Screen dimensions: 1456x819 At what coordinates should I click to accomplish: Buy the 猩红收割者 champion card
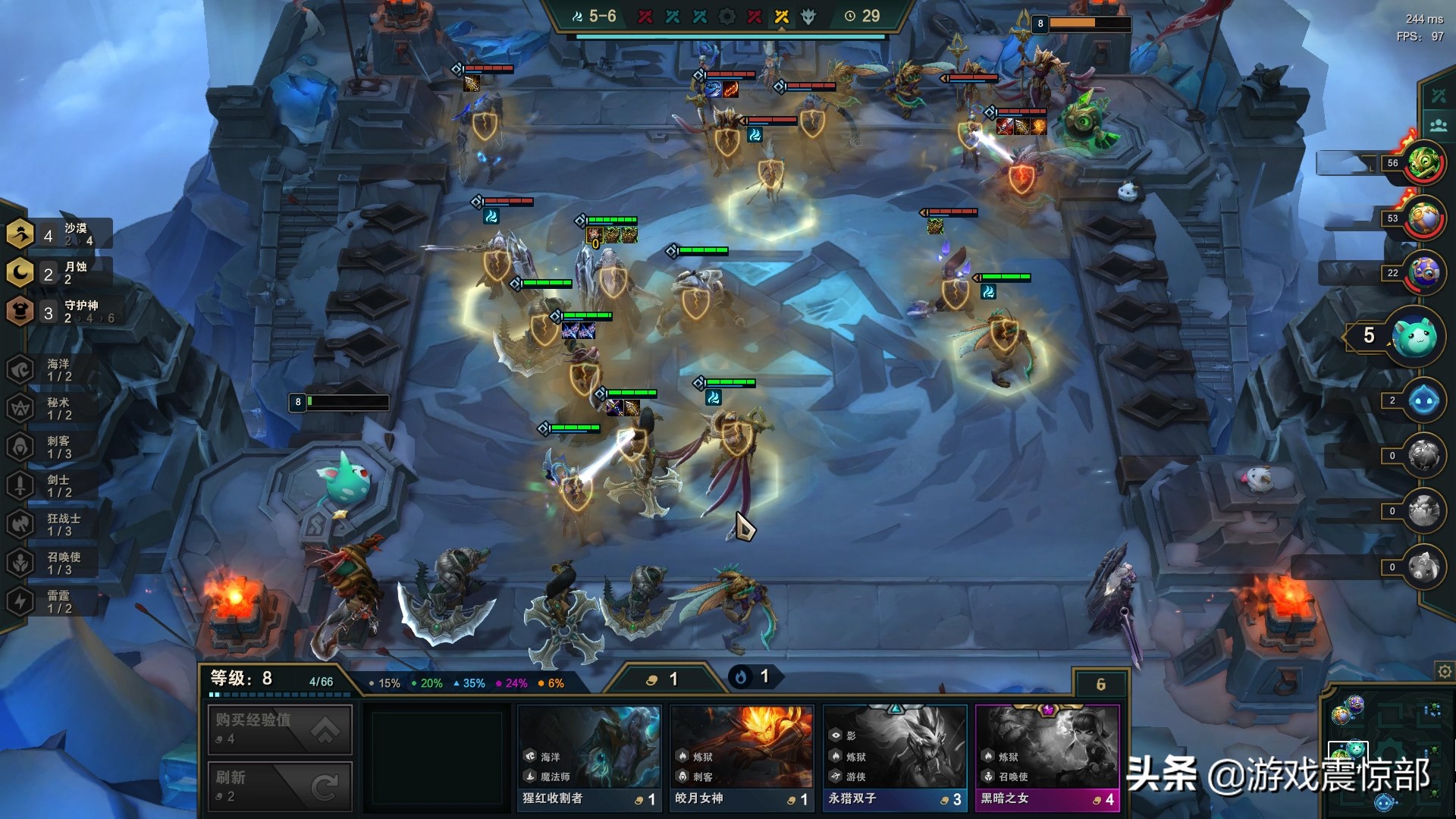pos(589,758)
